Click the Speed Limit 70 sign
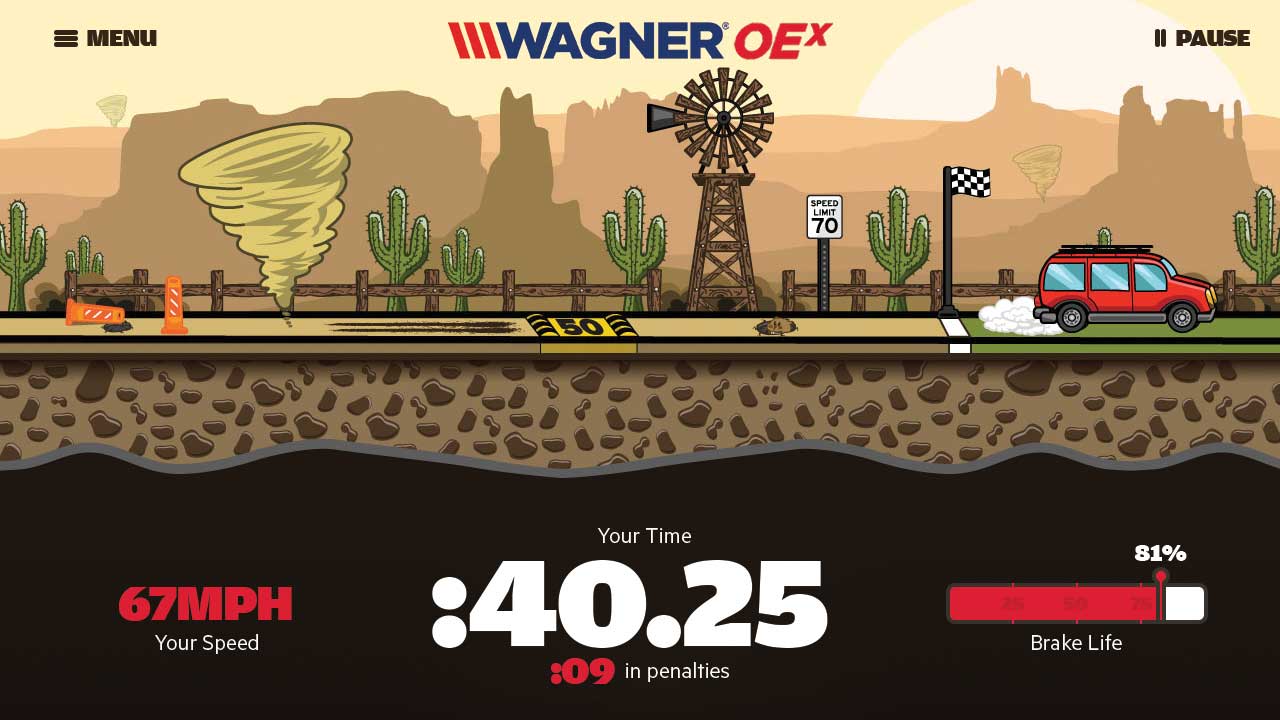 coord(823,215)
